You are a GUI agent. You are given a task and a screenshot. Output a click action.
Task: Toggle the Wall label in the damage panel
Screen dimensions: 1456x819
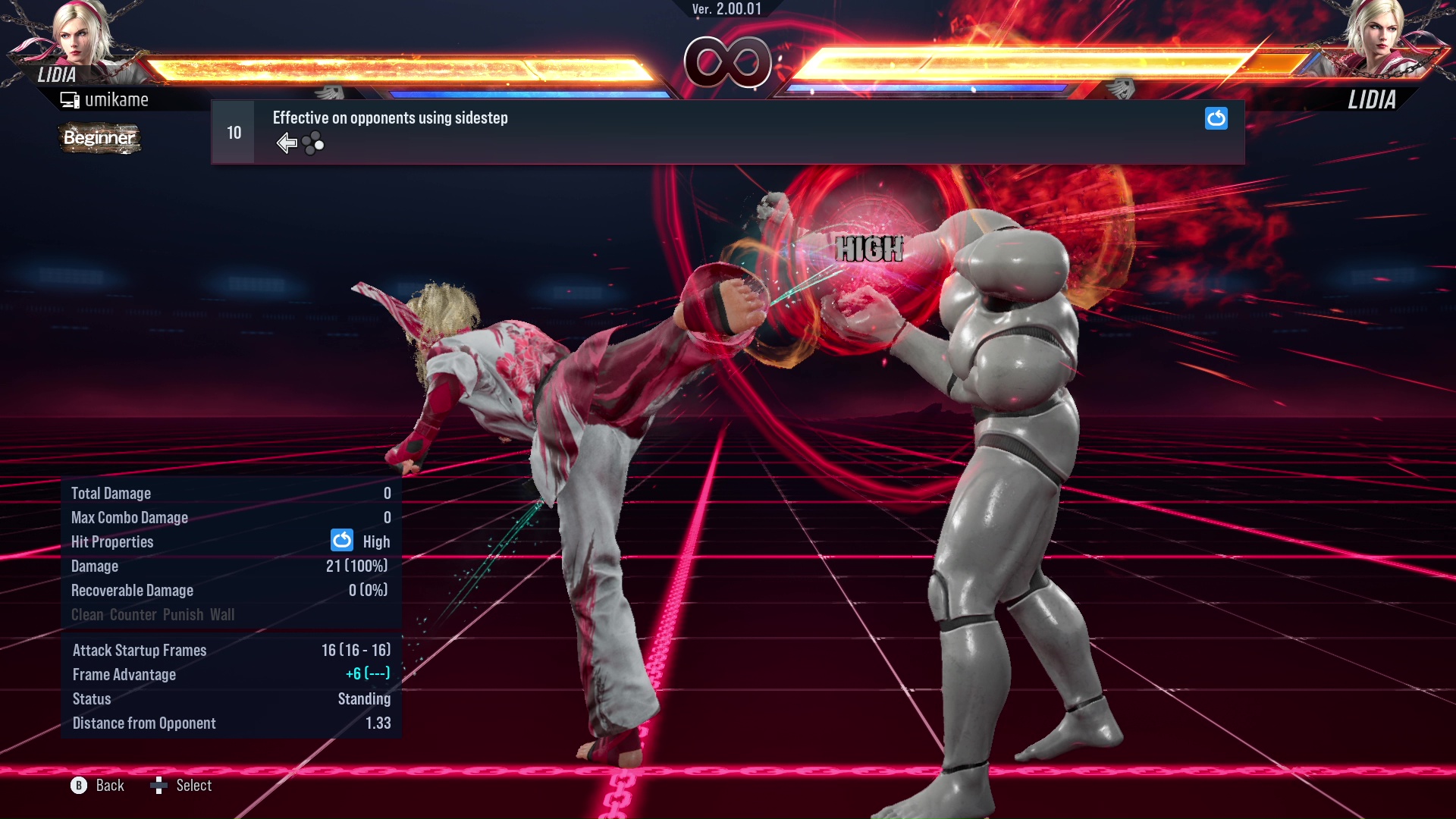[224, 614]
